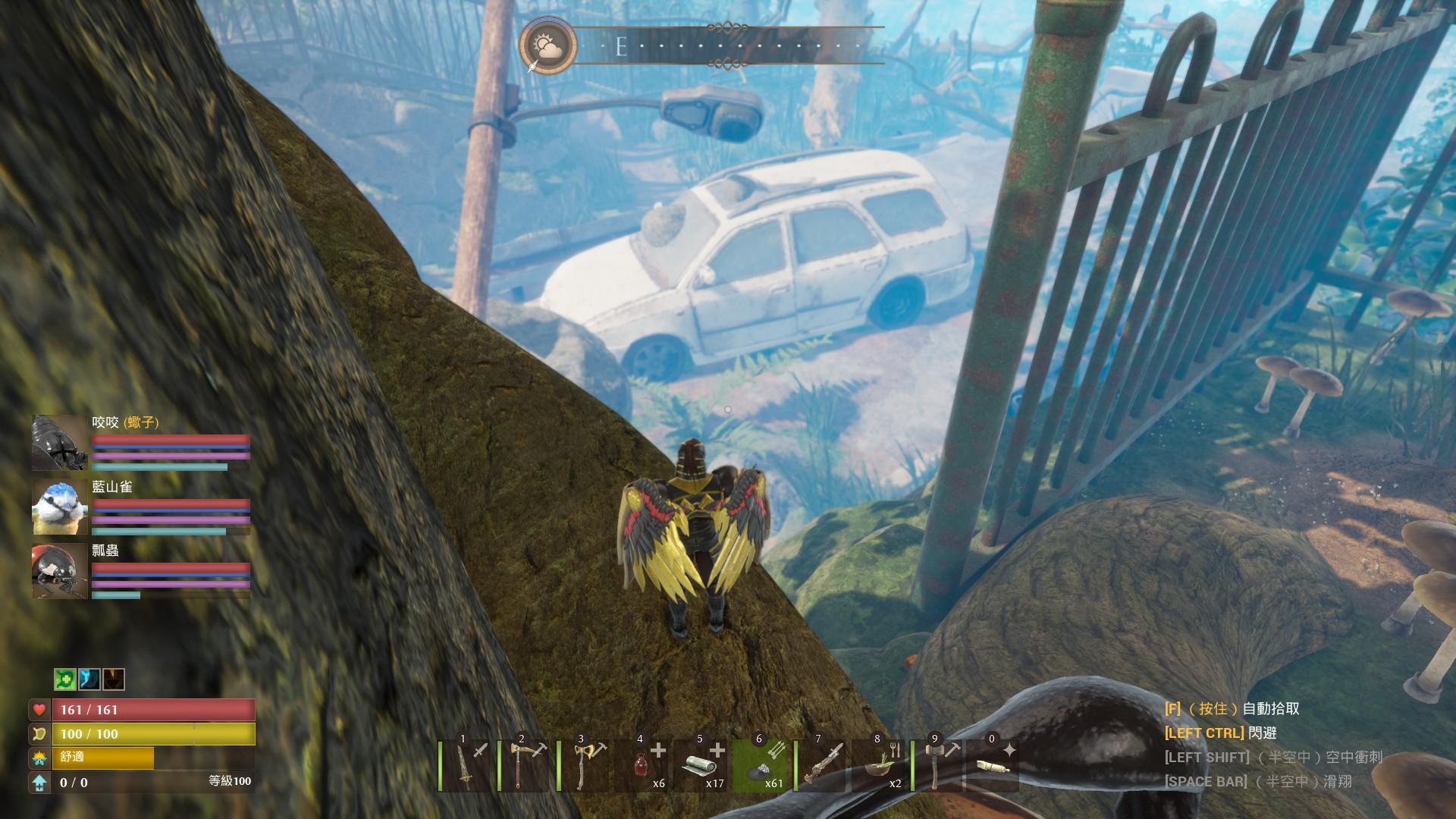Inspect the dark brown status effect icon

click(114, 679)
